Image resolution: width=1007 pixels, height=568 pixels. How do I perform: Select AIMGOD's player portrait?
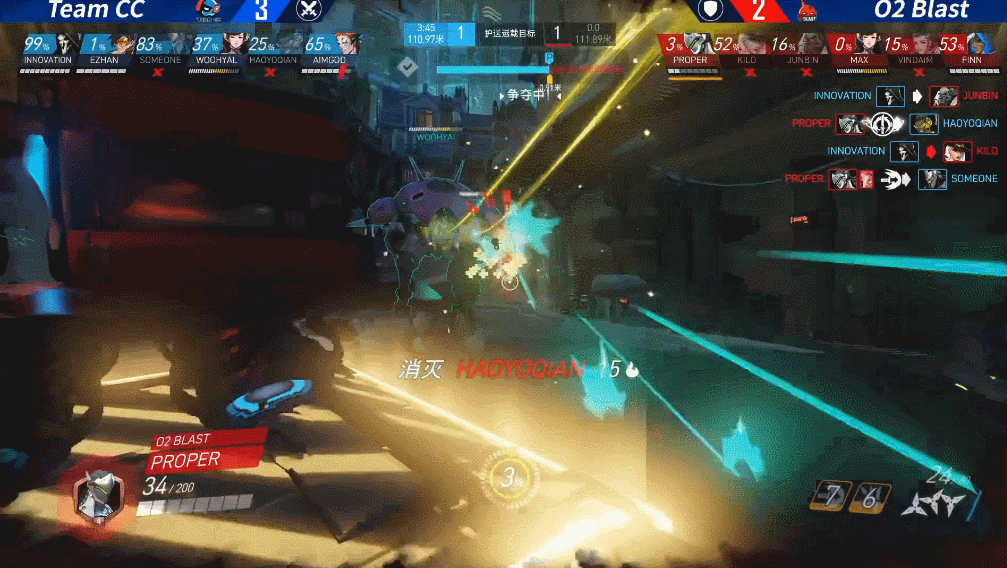point(343,45)
